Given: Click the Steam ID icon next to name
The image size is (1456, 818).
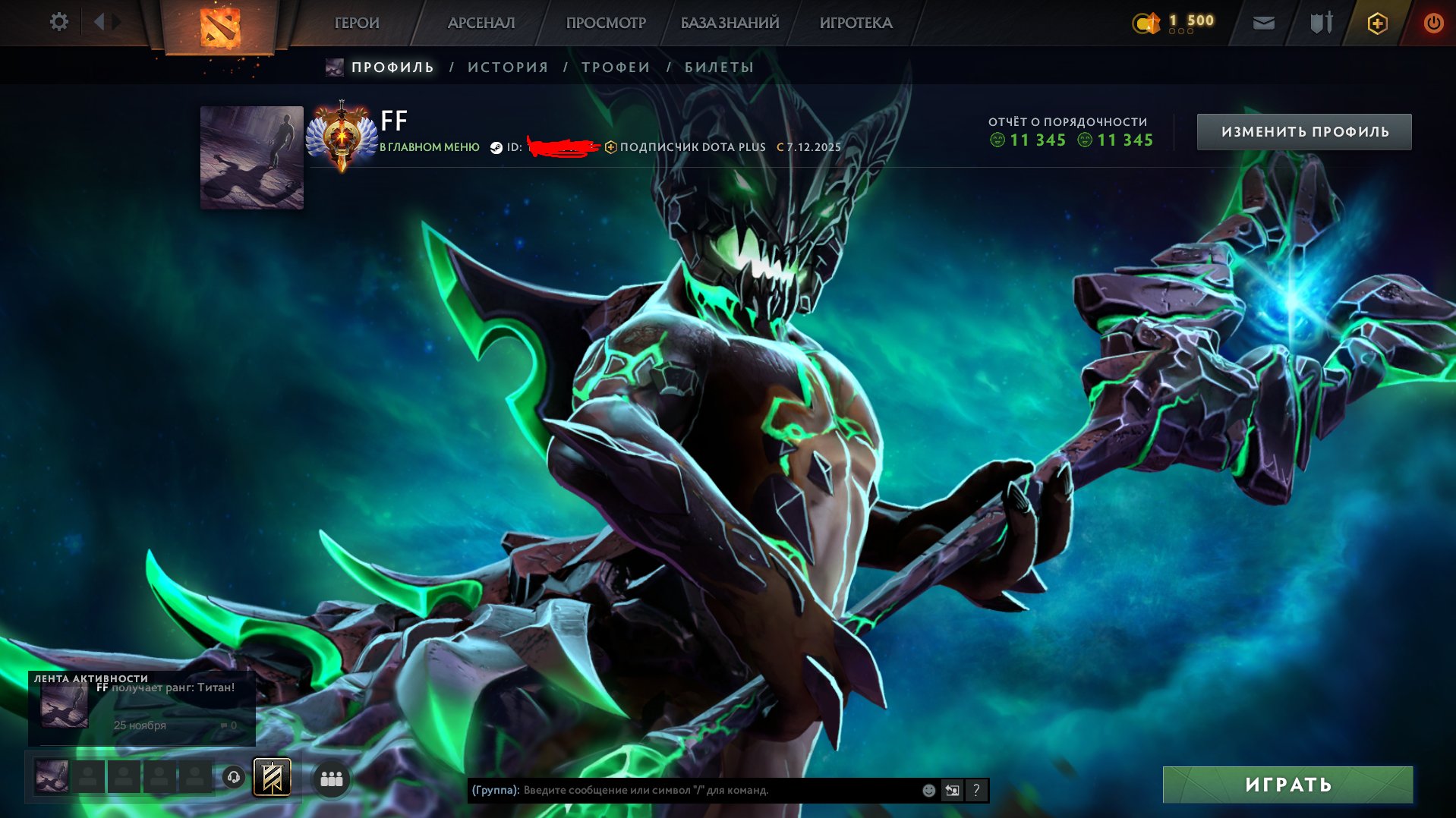Looking at the screenshot, I should [494, 147].
